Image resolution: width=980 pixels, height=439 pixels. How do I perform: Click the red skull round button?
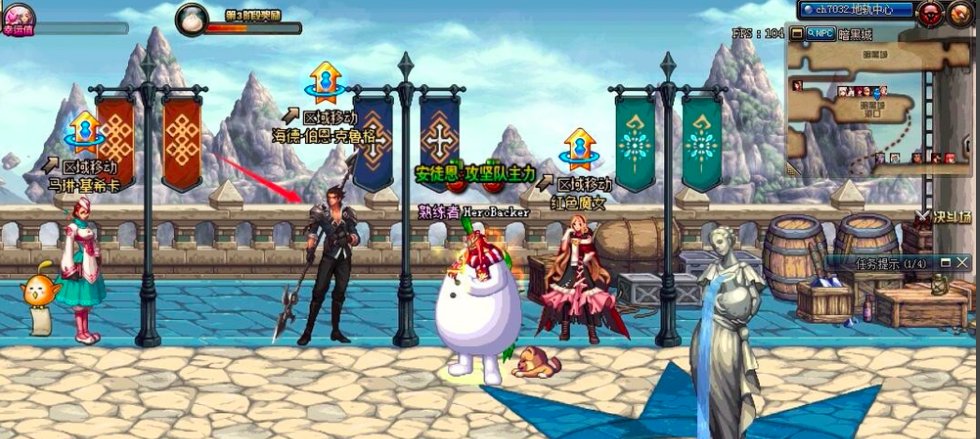click(931, 11)
